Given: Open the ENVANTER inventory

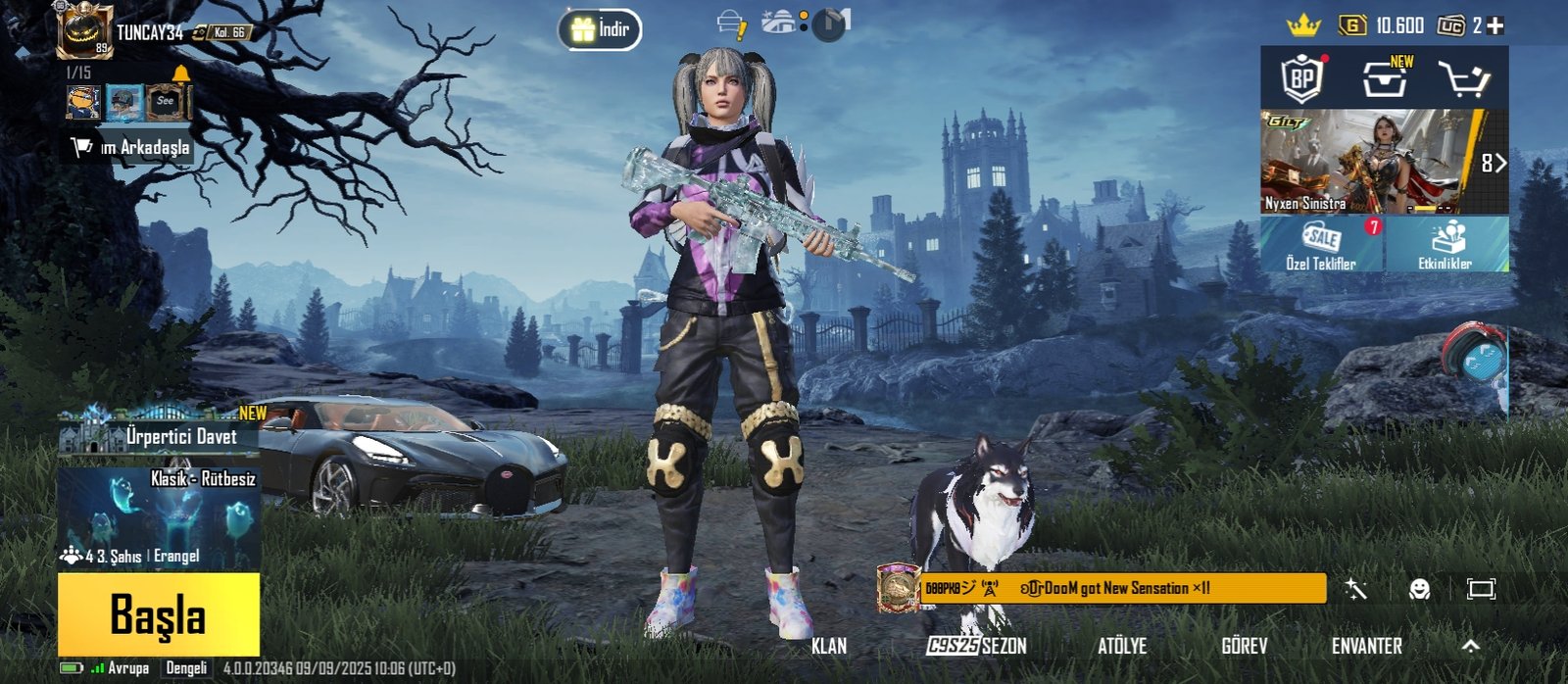Looking at the screenshot, I should (x=1366, y=646).
